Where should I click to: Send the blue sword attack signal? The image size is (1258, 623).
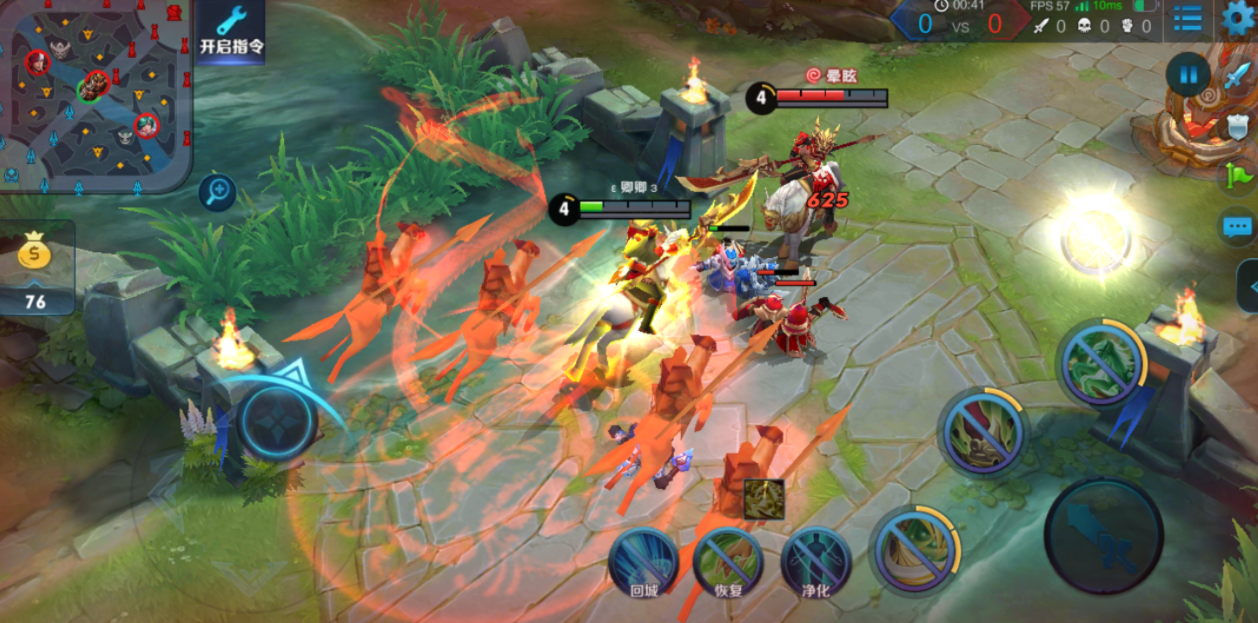click(1238, 76)
